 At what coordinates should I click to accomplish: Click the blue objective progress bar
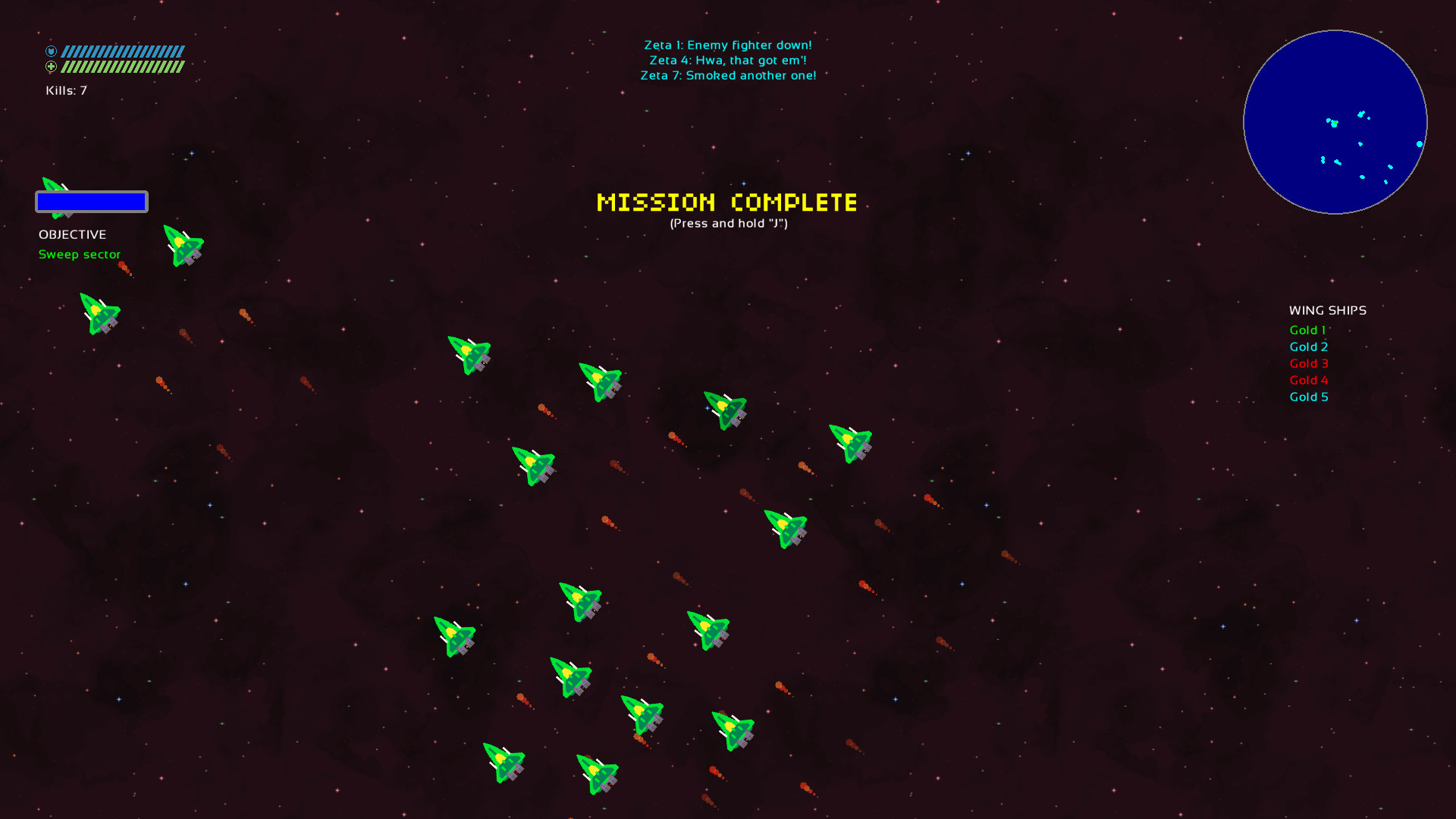[x=91, y=202]
